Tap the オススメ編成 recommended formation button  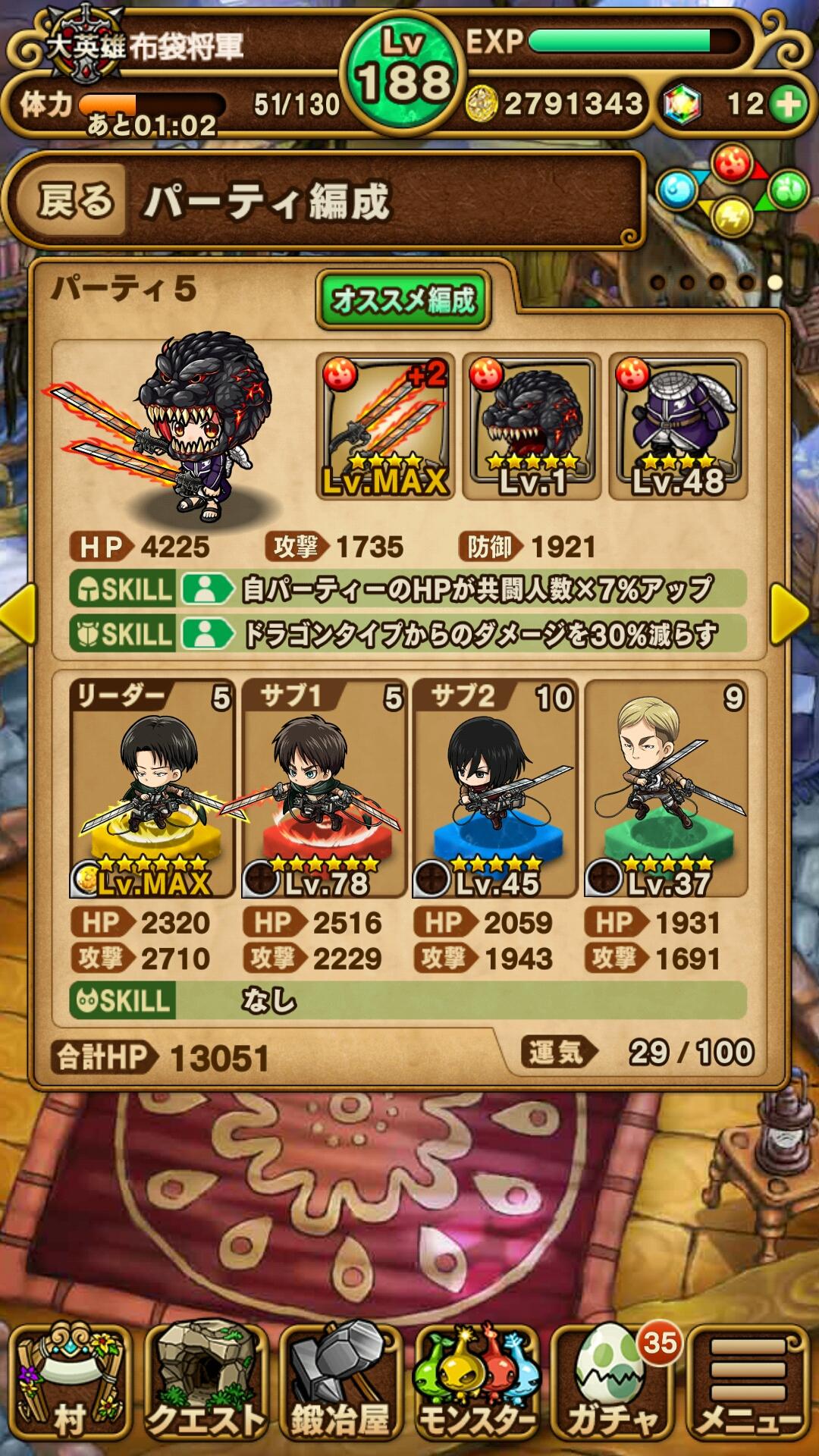click(x=403, y=300)
